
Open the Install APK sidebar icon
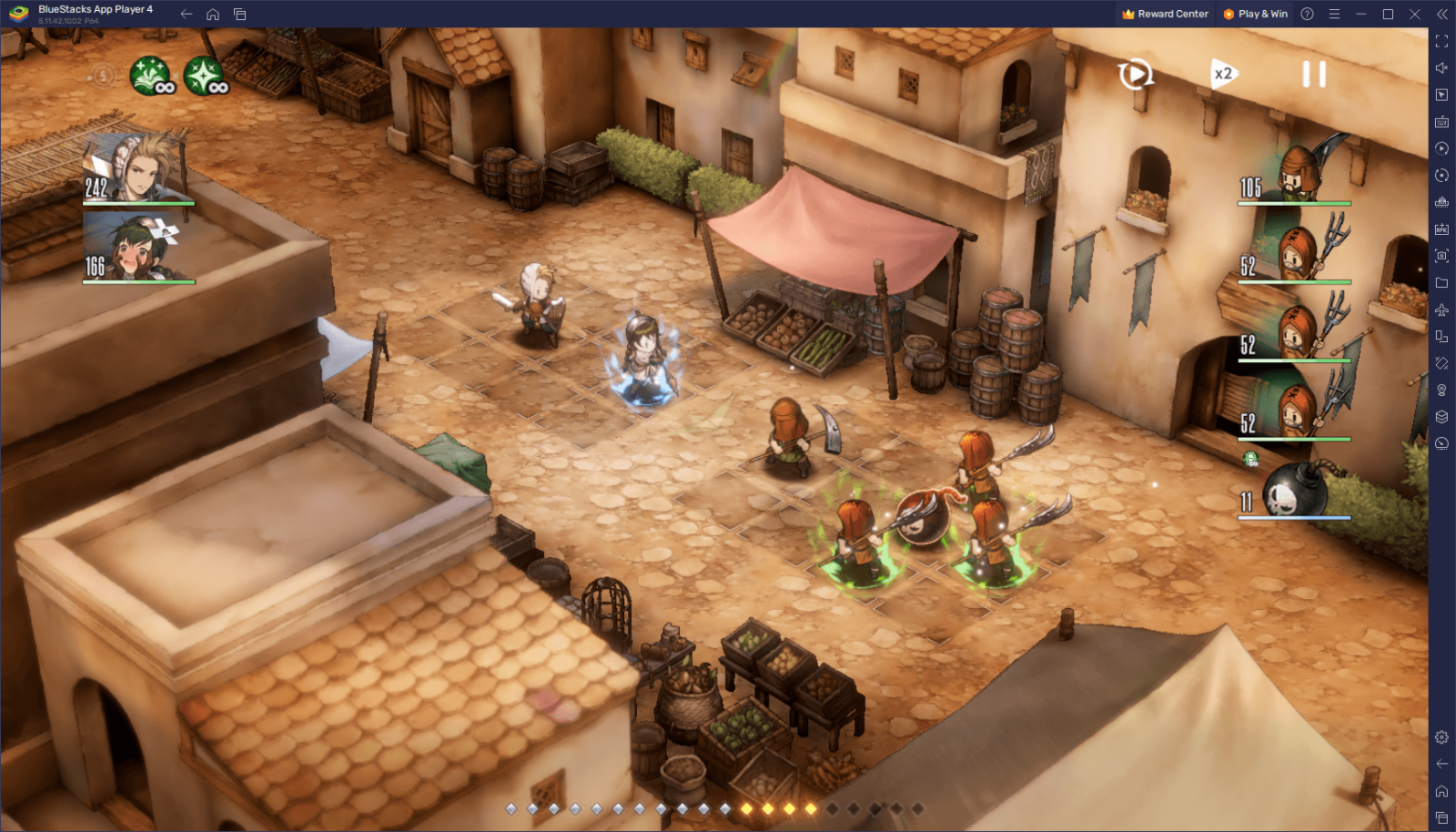click(x=1441, y=229)
